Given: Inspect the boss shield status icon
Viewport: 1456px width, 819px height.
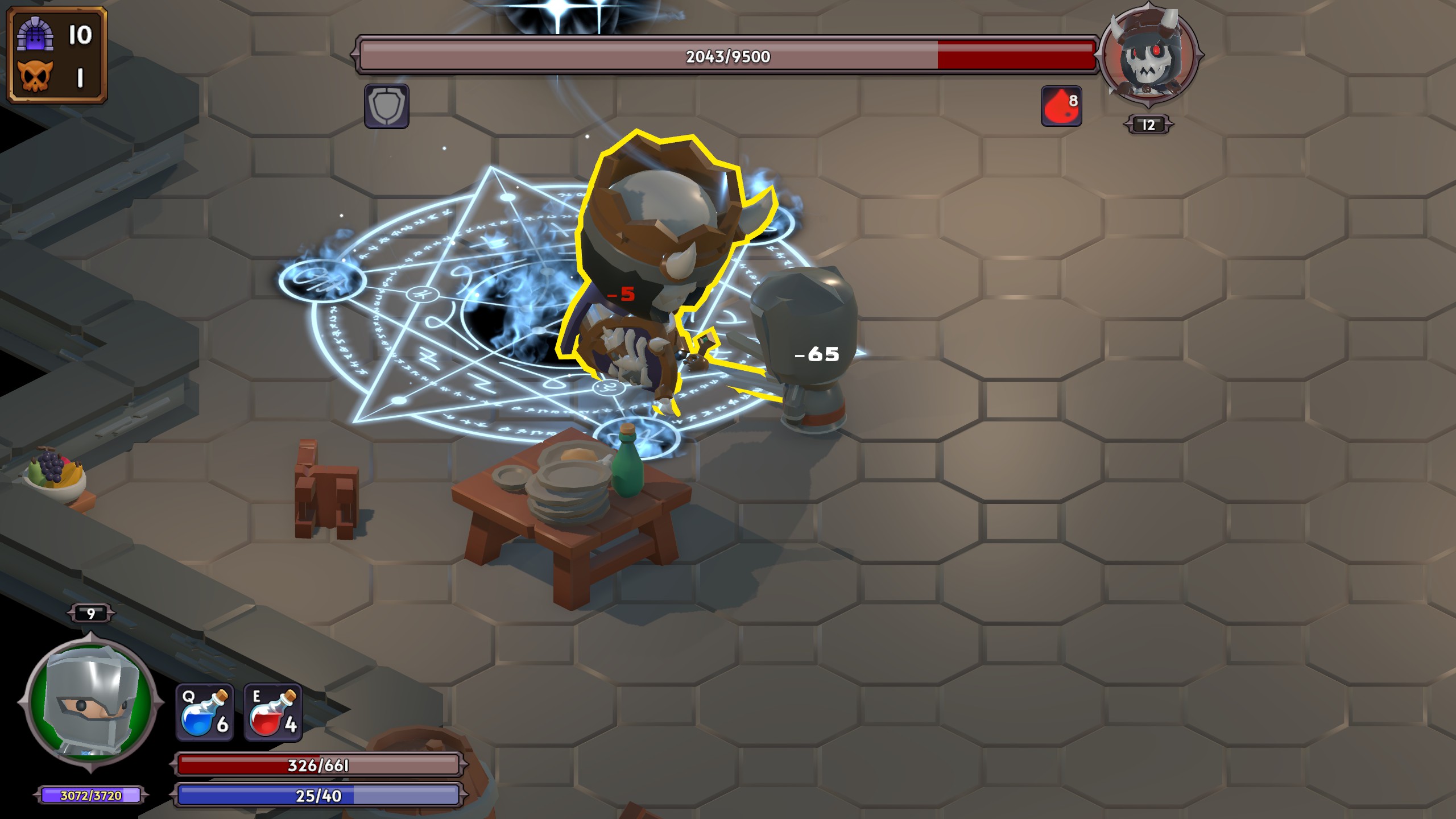Looking at the screenshot, I should pos(386,106).
